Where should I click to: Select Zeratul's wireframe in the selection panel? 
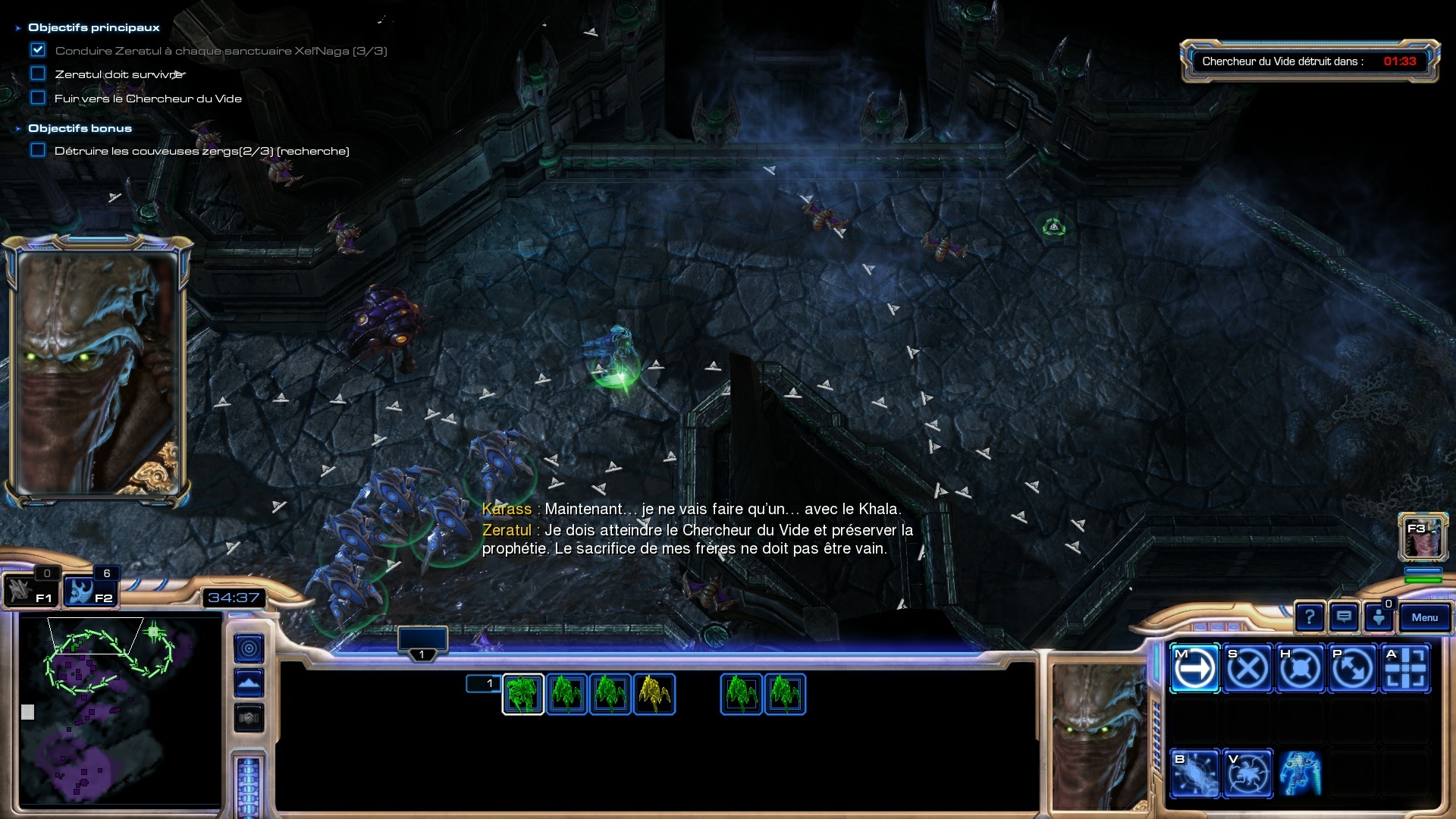(x=522, y=694)
